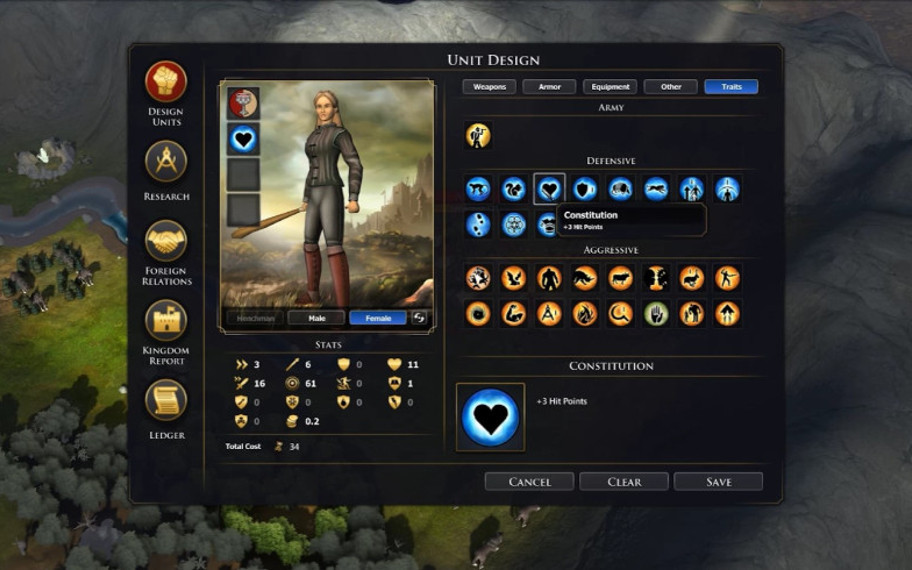Click the rotate arrows button beside Female
This screenshot has width=912, height=570.
420,318
